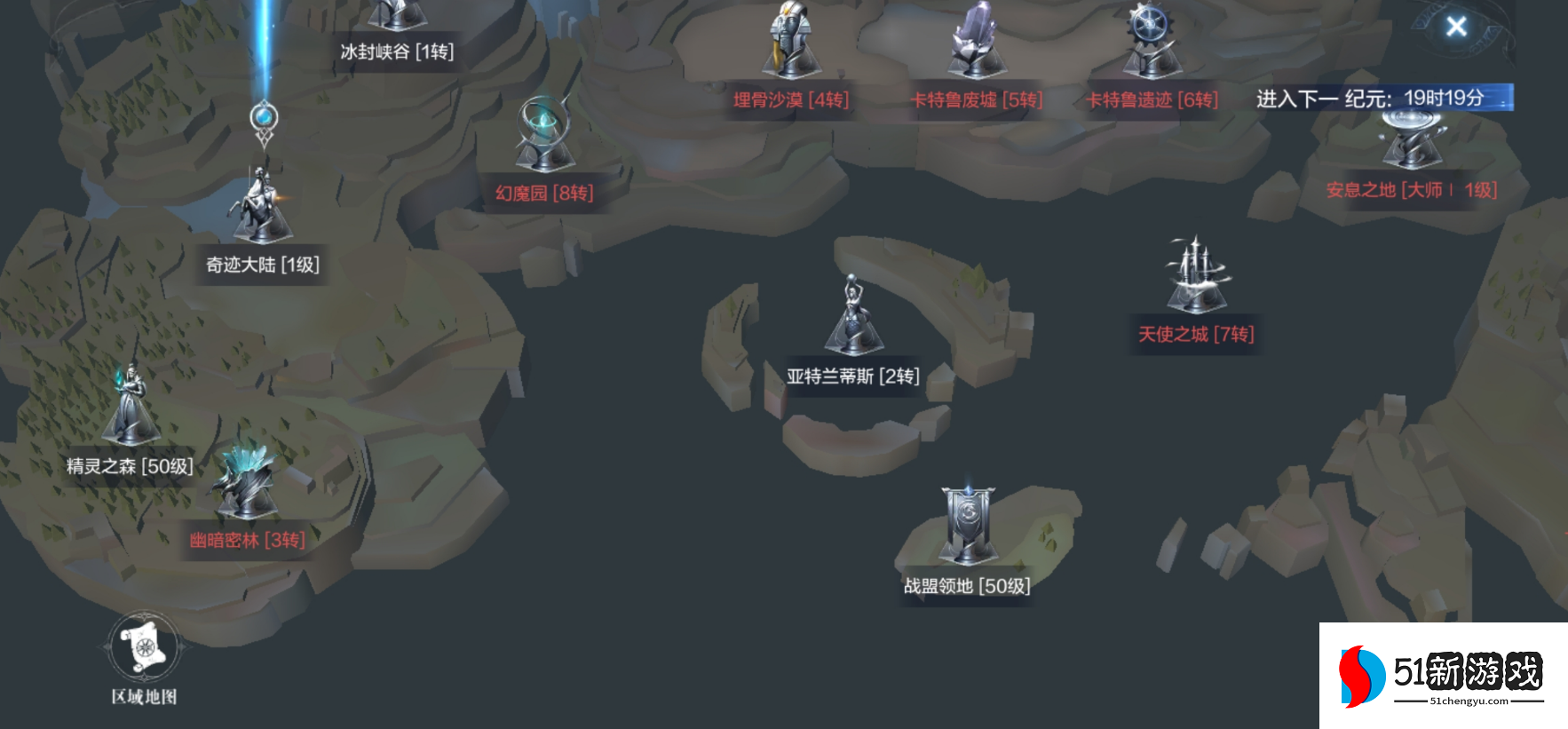Image resolution: width=1568 pixels, height=729 pixels.
Task: Select 卡特鲁遗迹 [6转] zone marker
Action: 1152,99
